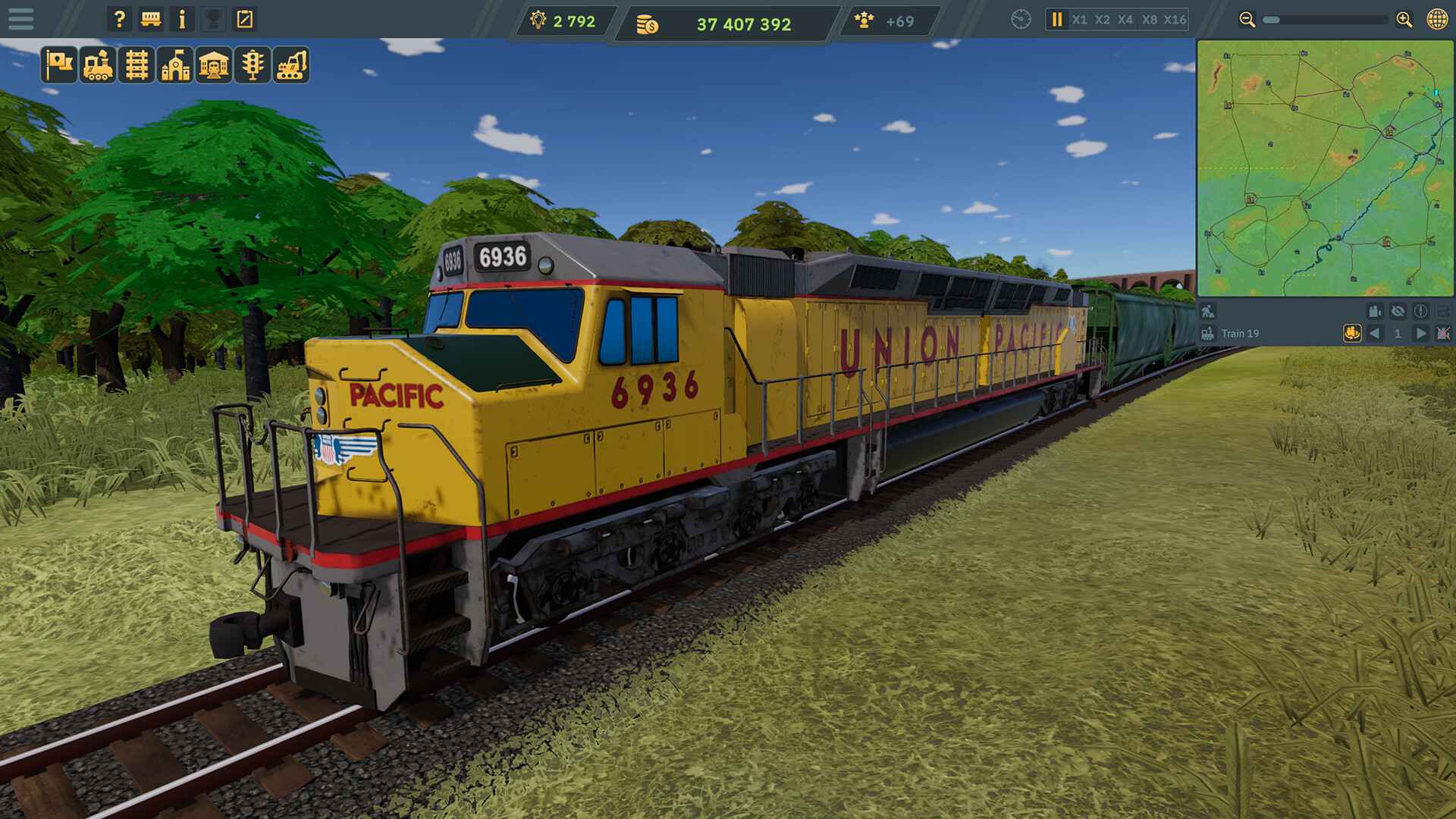This screenshot has width=1456, height=819.
Task: Click the help question mark icon
Action: pyautogui.click(x=119, y=19)
